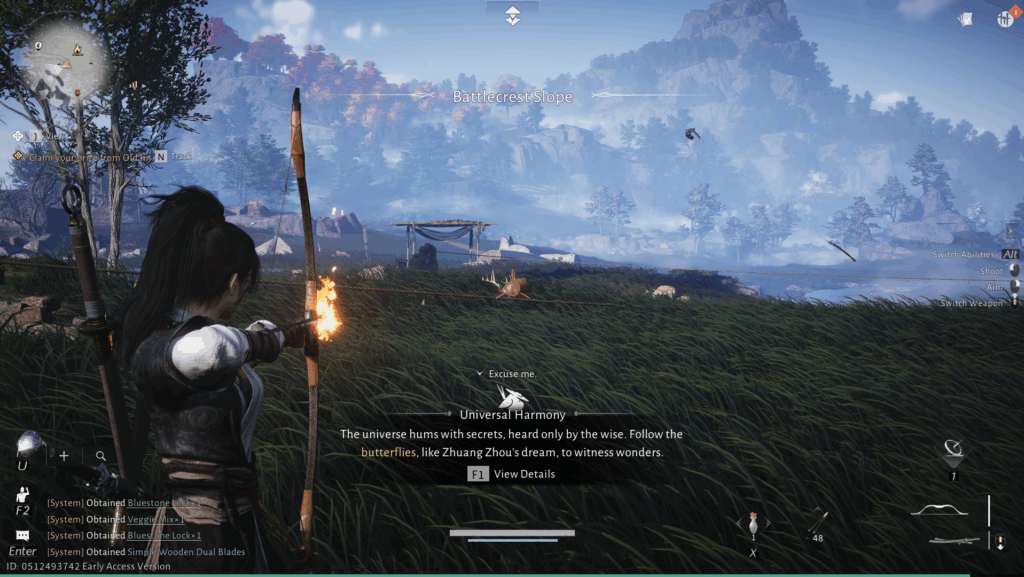1024x577 pixels.
Task: Open Simple Wooden Dual Blades chat link
Action: [x=186, y=551]
